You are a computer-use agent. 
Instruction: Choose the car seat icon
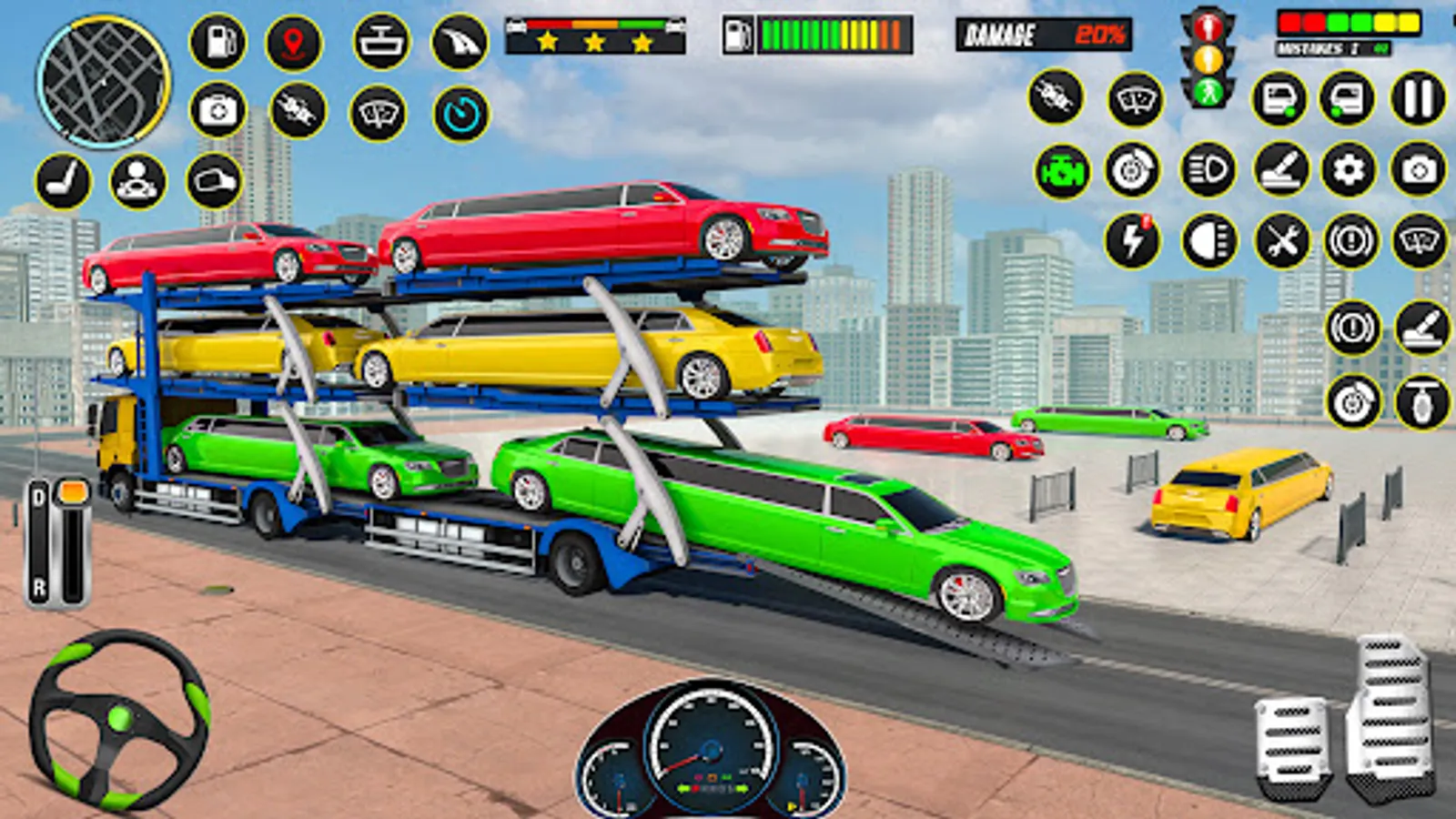pos(64,180)
